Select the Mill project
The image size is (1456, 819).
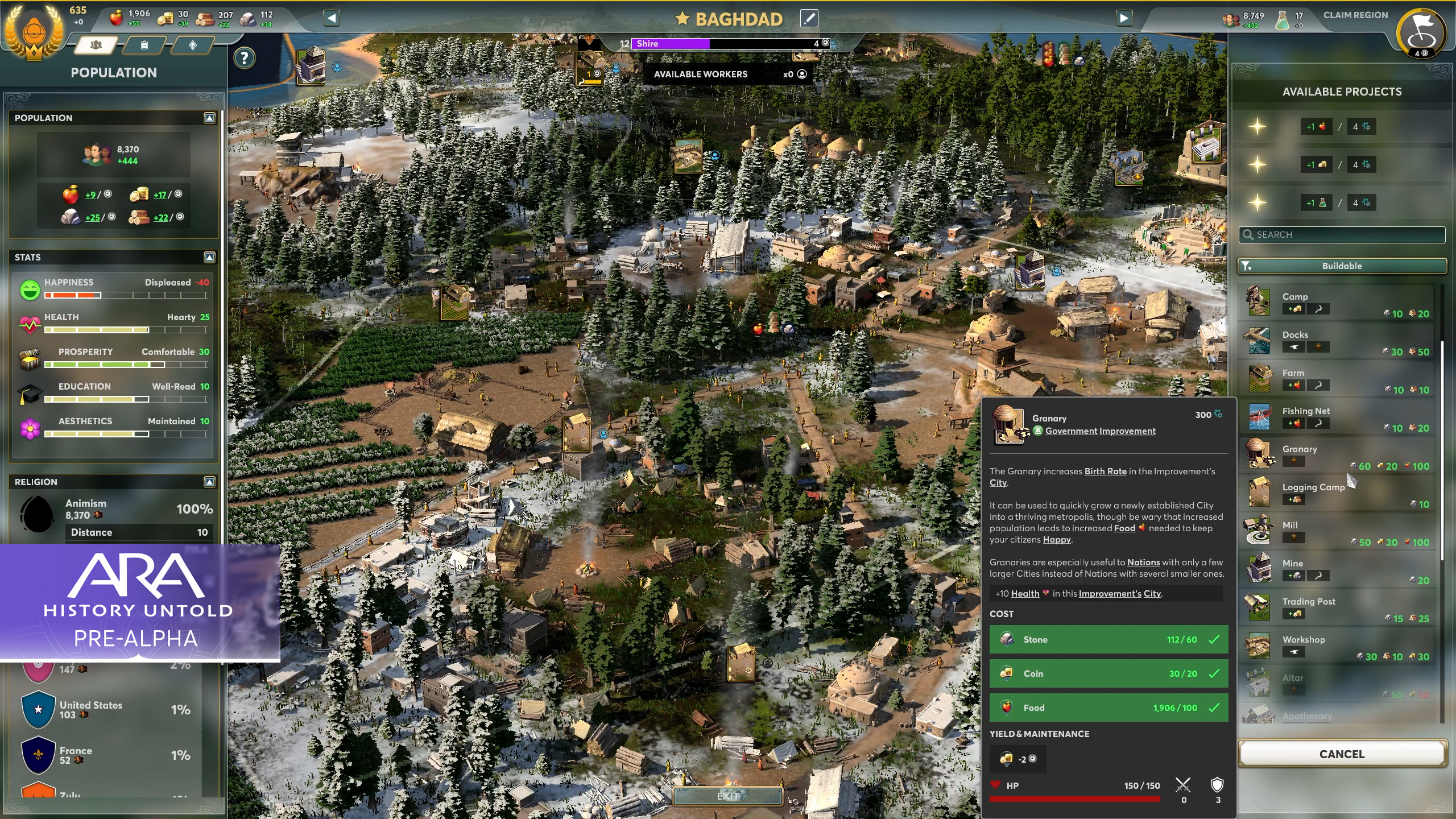pyautogui.click(x=1337, y=531)
